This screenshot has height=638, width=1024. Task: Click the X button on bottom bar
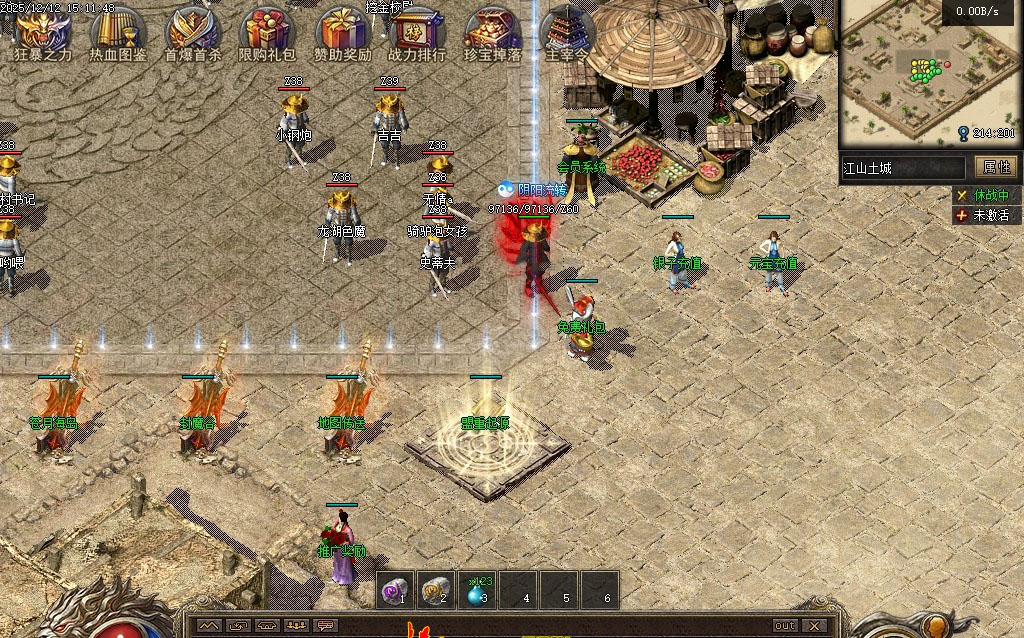pyautogui.click(x=816, y=626)
